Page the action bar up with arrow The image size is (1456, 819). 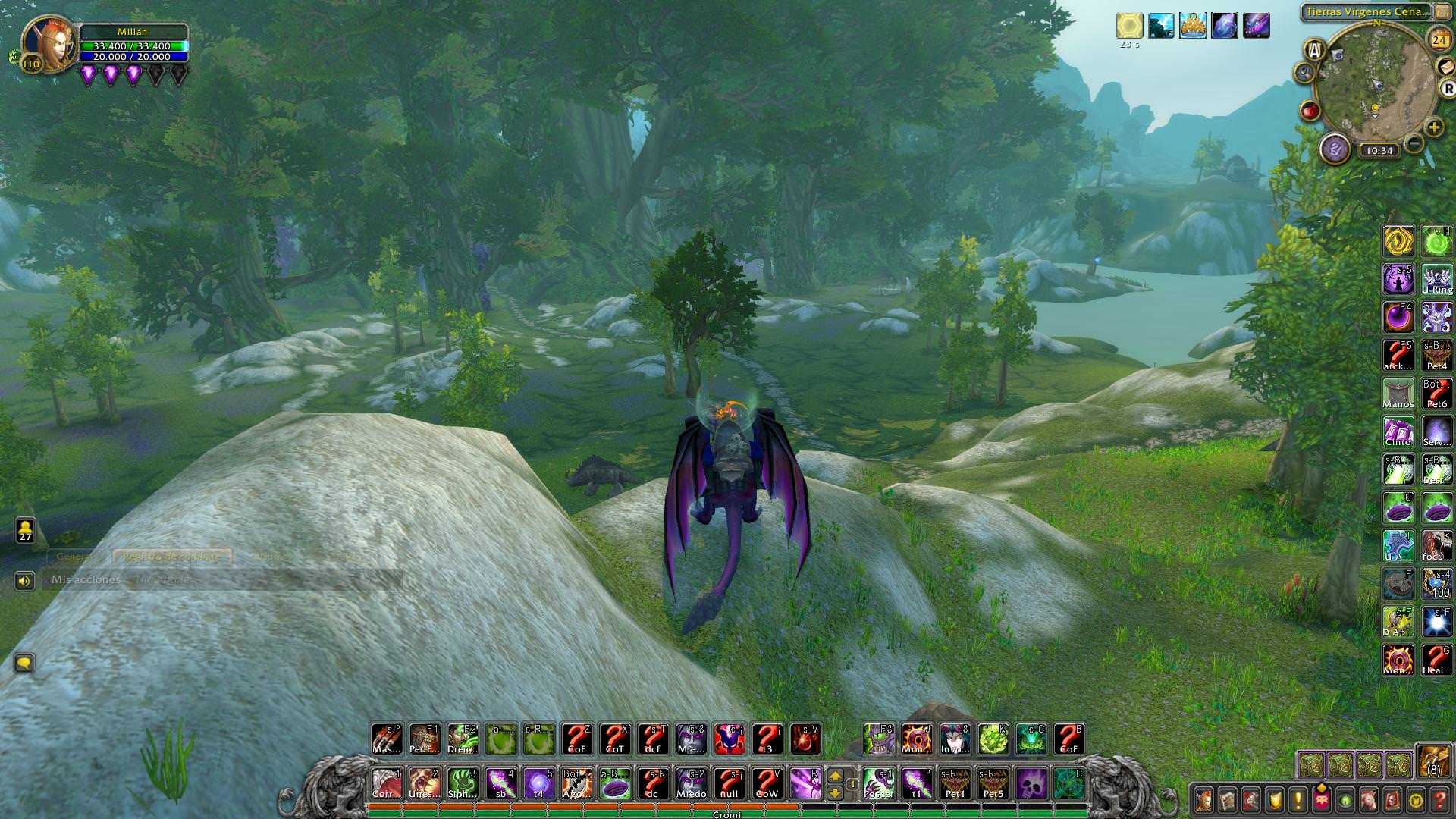point(835,775)
